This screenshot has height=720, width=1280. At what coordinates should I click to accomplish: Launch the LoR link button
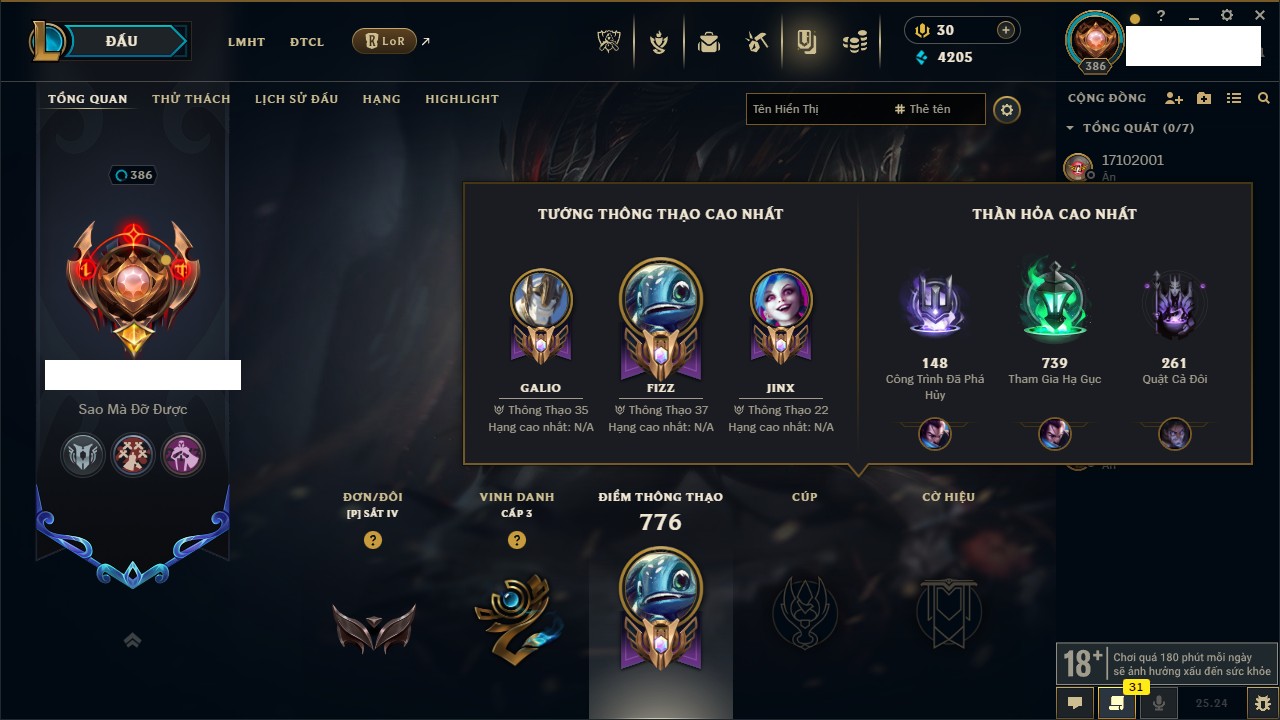click(x=385, y=41)
